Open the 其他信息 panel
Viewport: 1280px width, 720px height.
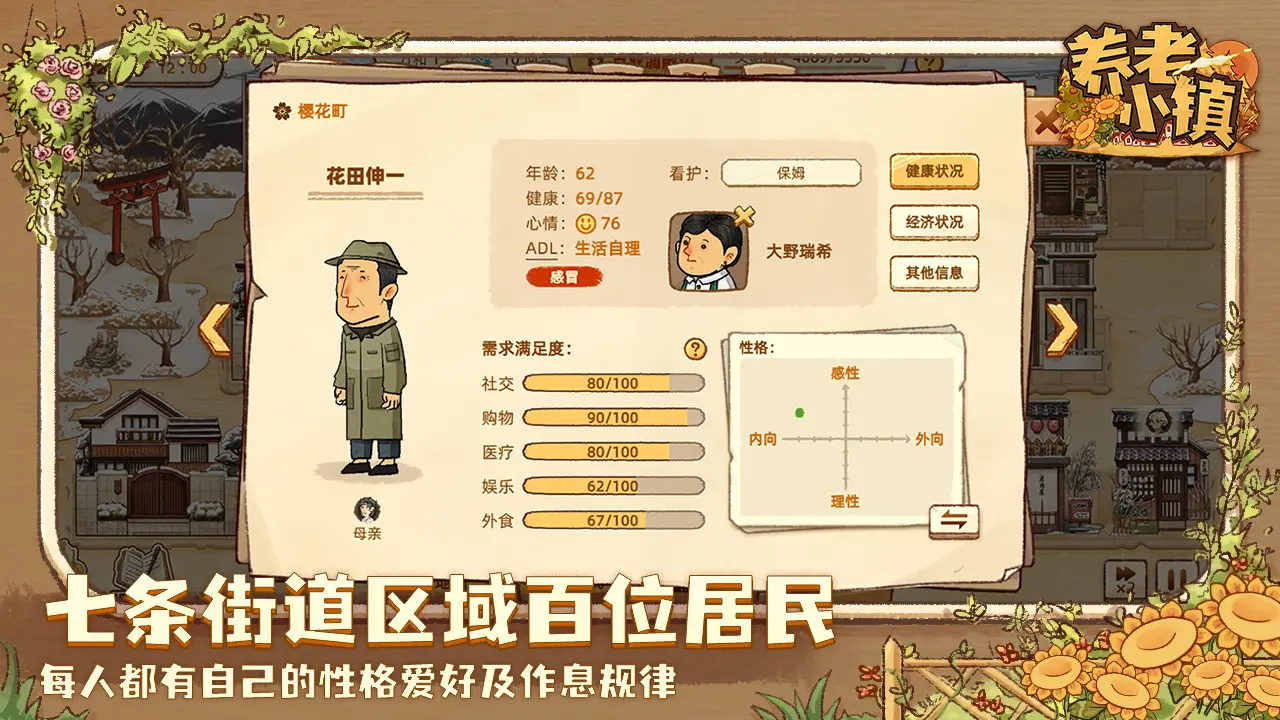(x=936, y=271)
